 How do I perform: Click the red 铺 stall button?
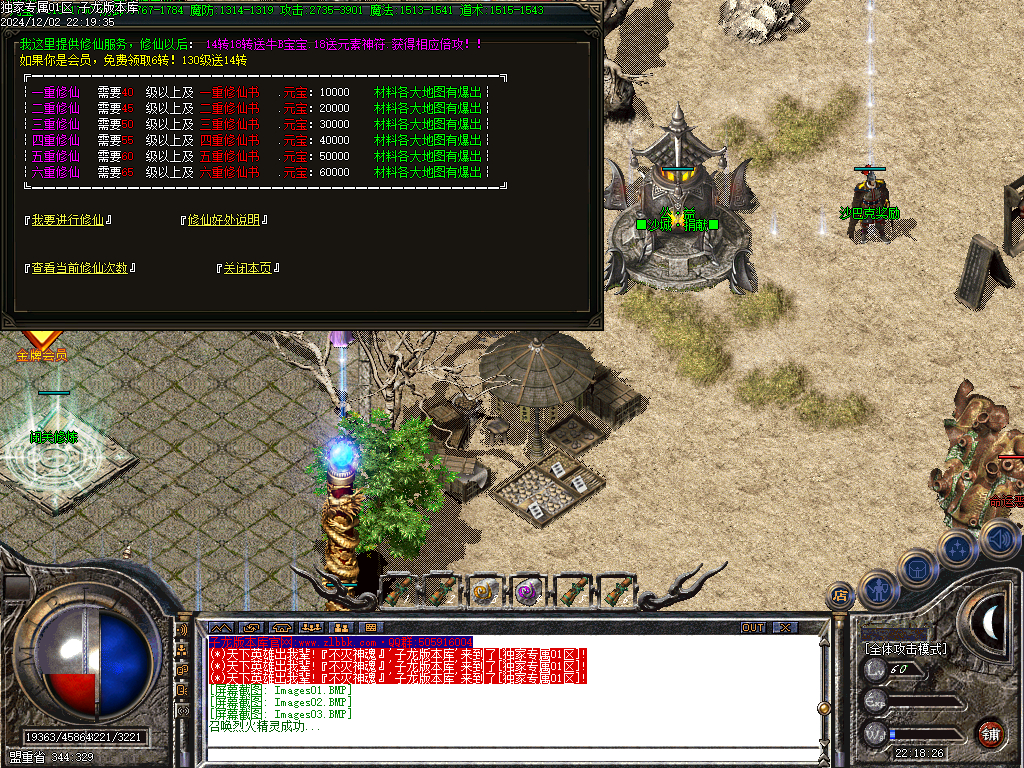pos(991,732)
